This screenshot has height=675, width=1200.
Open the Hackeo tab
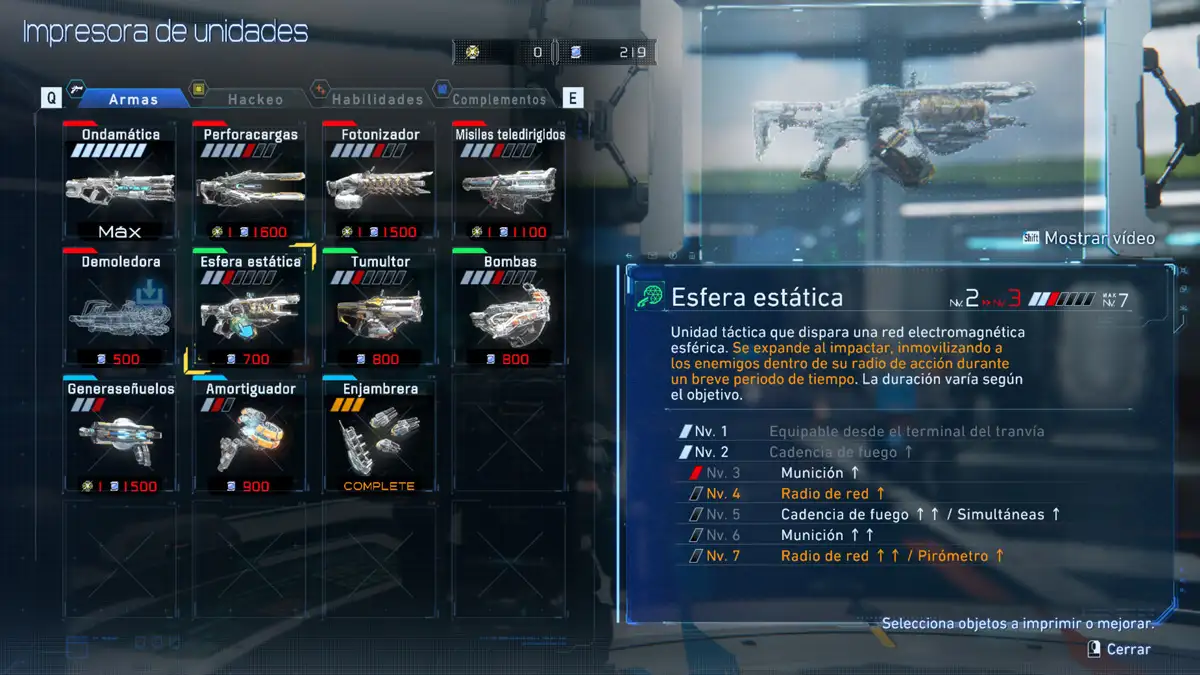(255, 99)
